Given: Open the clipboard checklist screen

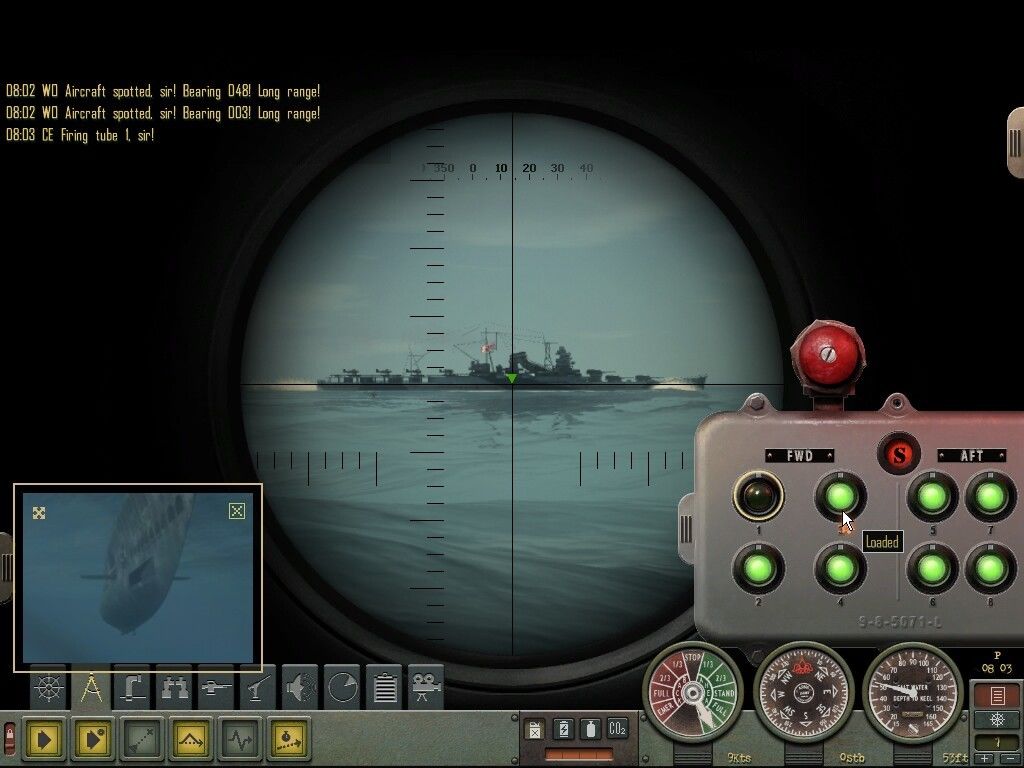Looking at the screenshot, I should 385,688.
